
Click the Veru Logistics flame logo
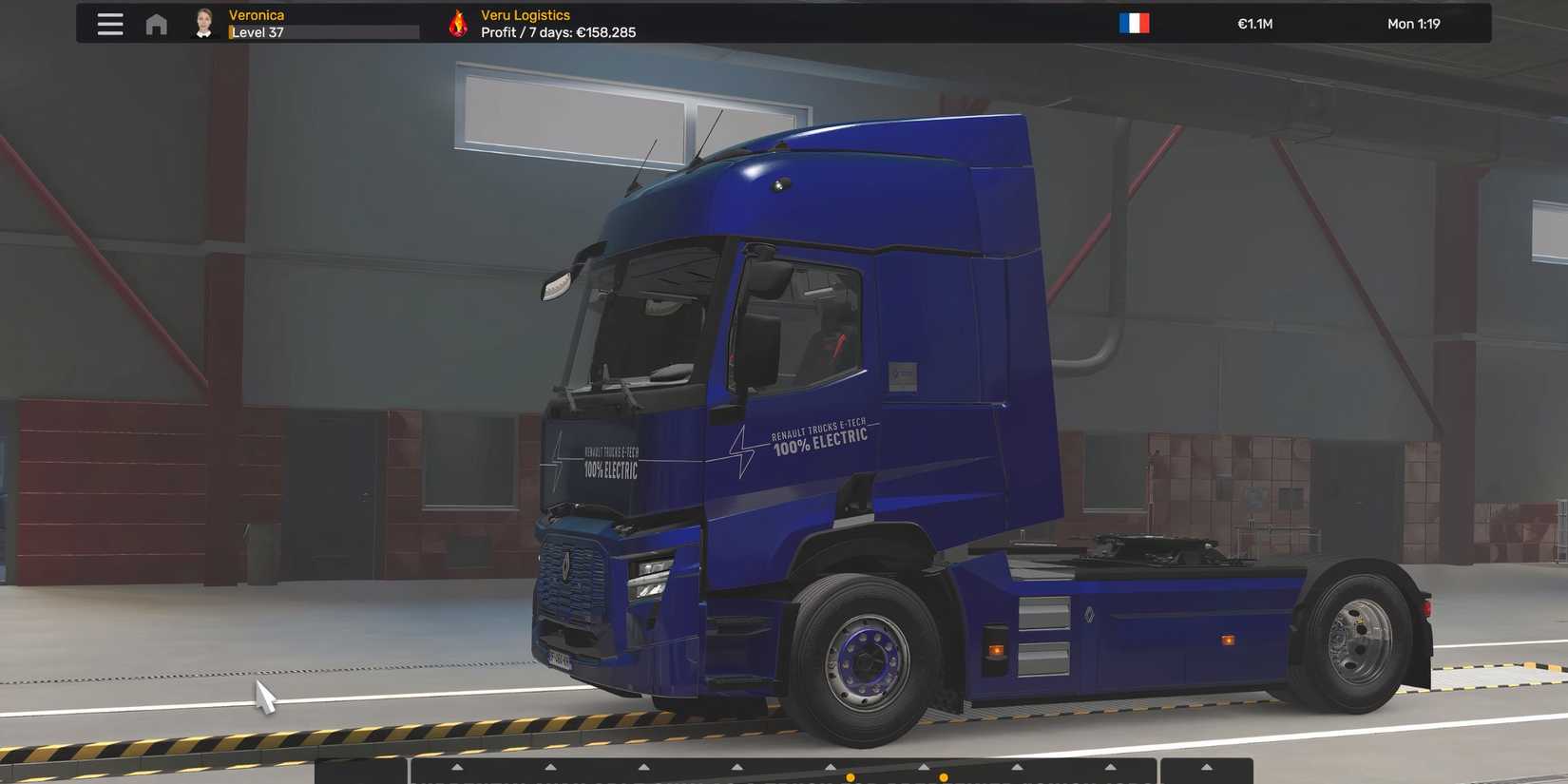[x=457, y=23]
